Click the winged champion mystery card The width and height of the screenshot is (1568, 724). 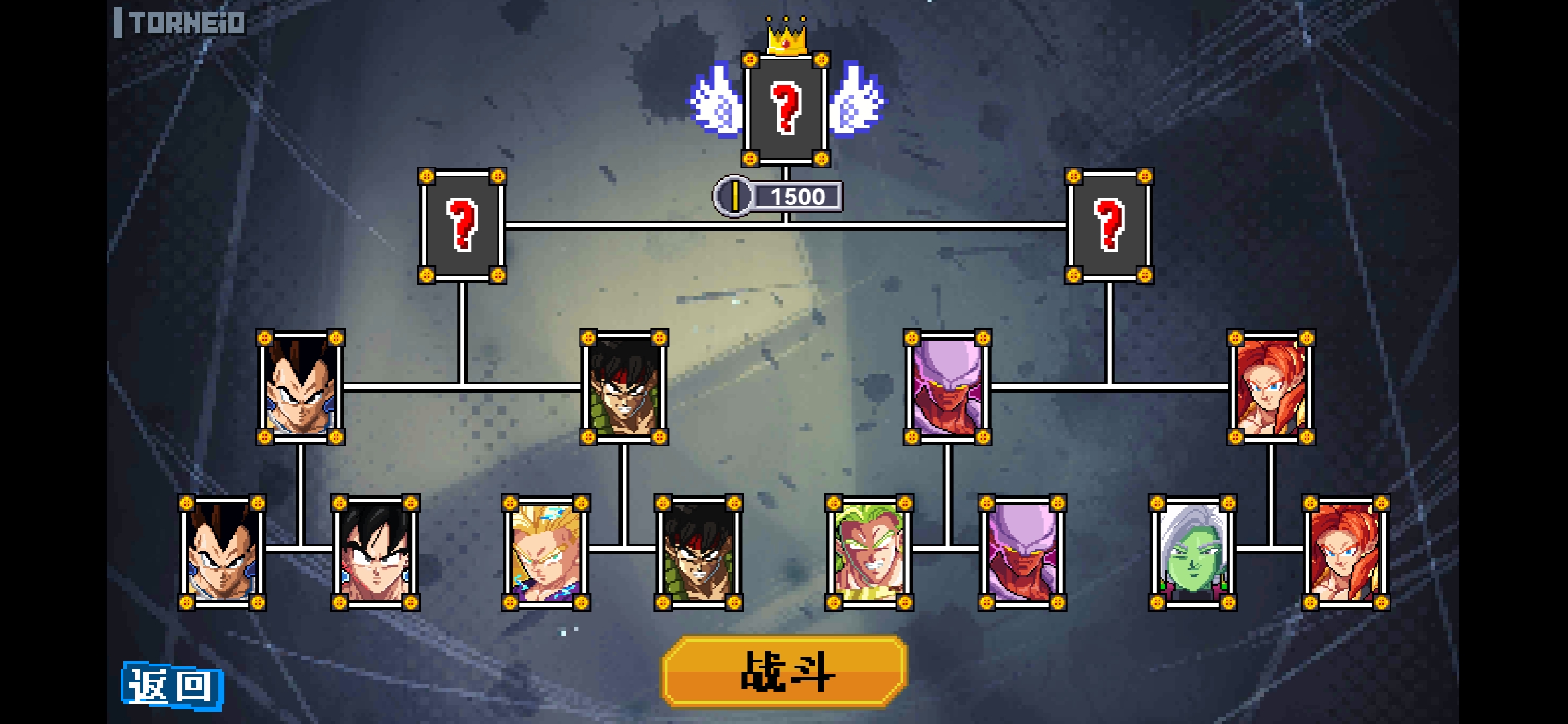coord(785,109)
